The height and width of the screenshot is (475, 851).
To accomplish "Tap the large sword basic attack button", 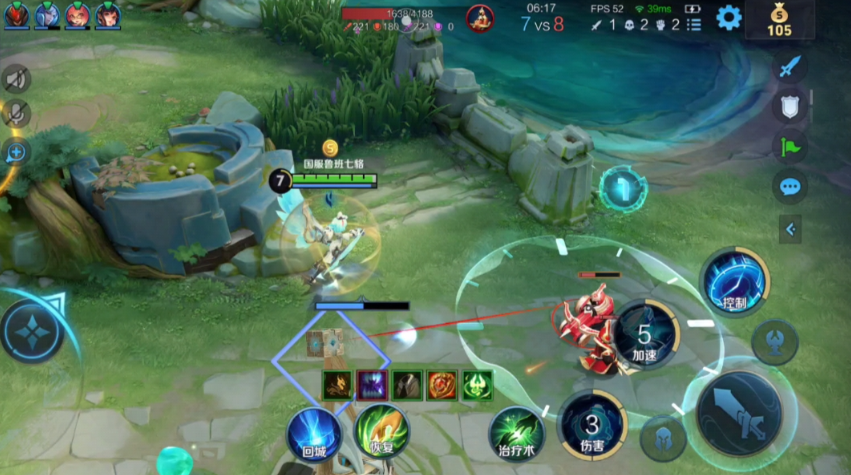I will tap(739, 406).
